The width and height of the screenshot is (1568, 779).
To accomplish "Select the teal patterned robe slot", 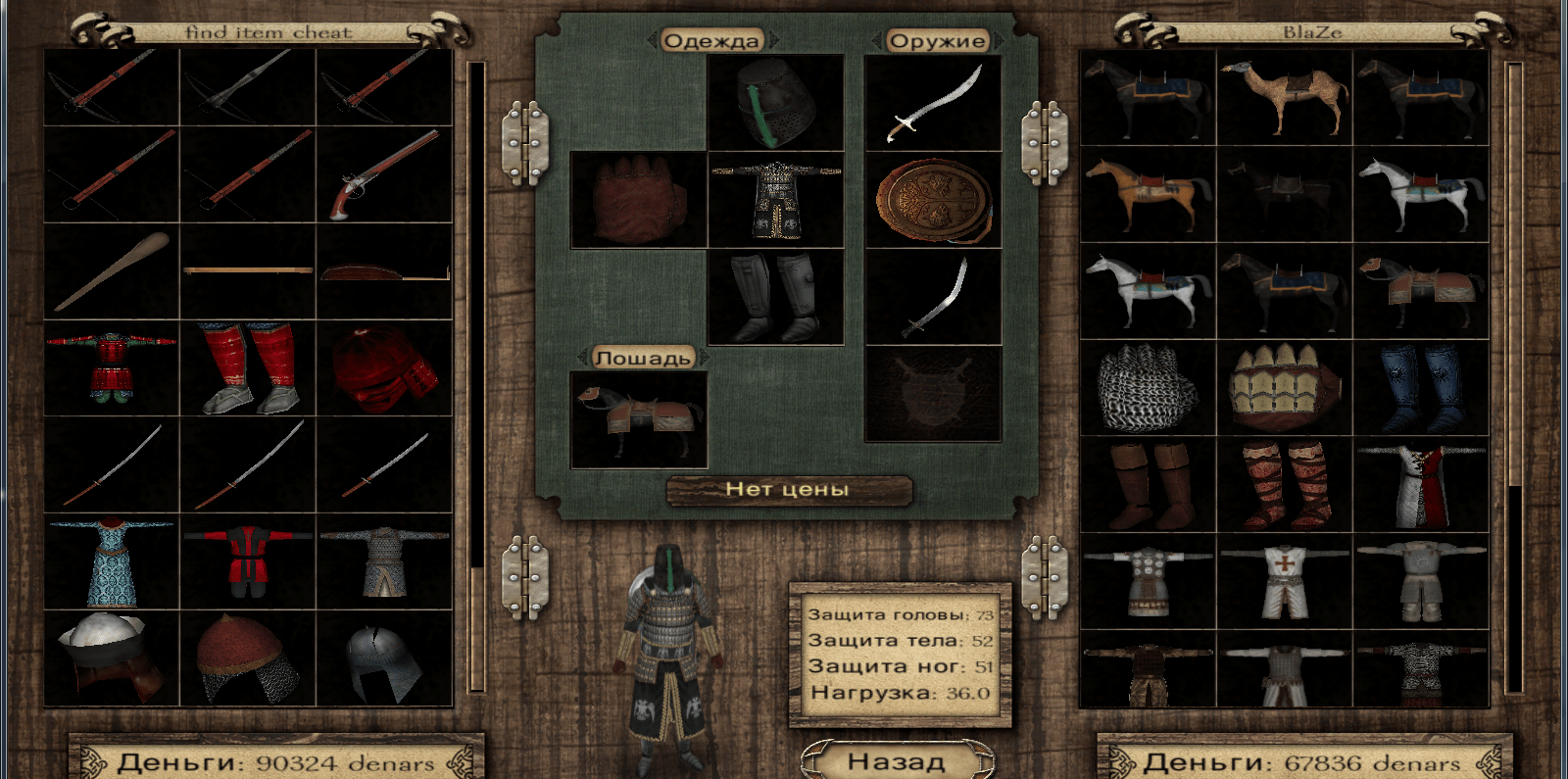I will click(x=112, y=562).
